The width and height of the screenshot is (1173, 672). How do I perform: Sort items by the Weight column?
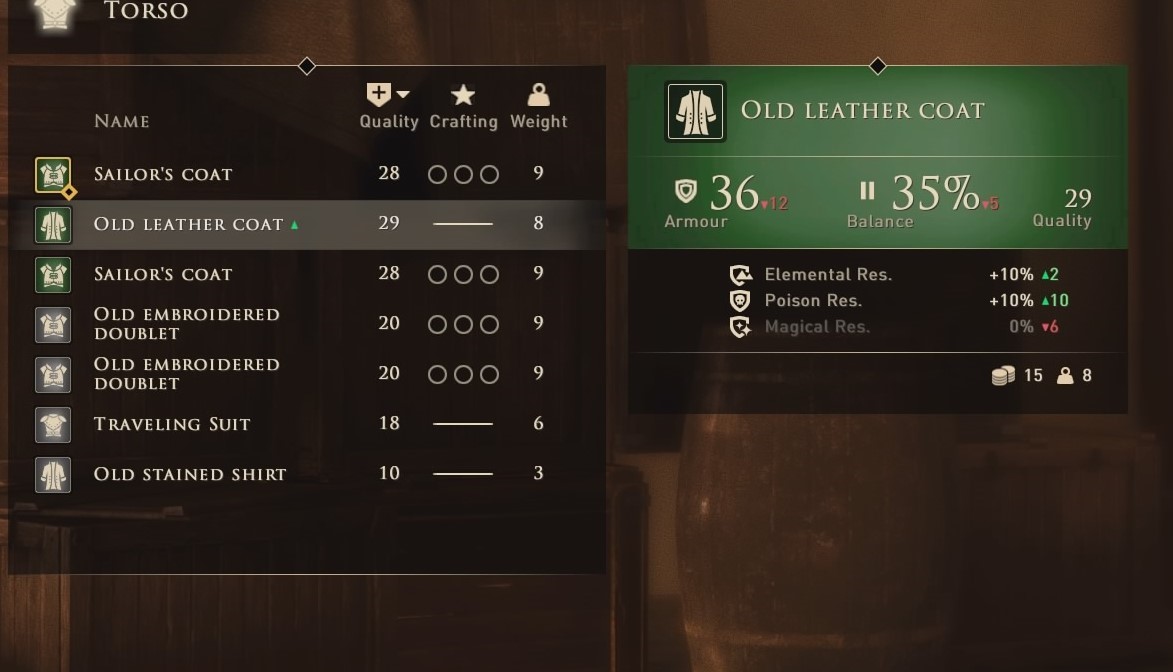(x=538, y=107)
